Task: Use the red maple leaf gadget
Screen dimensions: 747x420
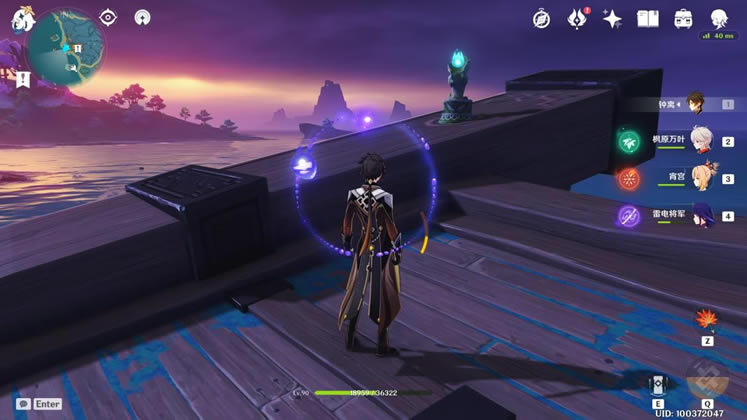Action: tap(707, 320)
